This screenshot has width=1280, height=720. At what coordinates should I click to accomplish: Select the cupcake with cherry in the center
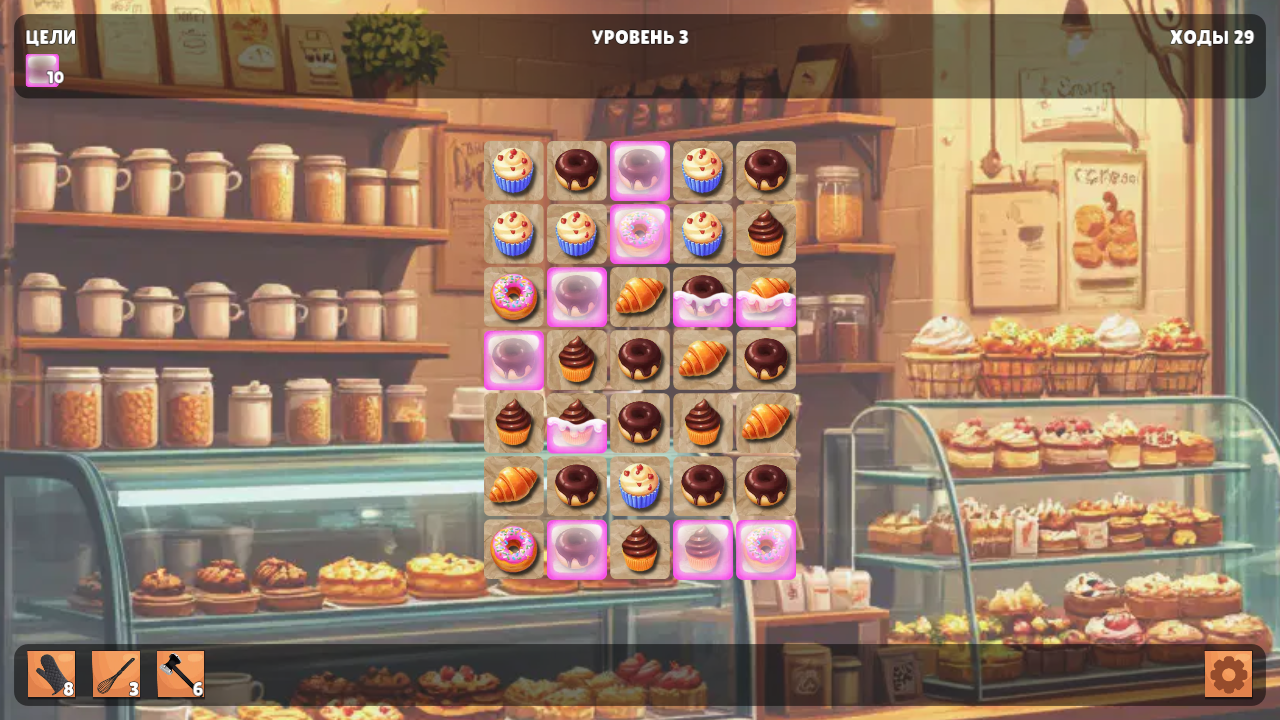pyautogui.click(x=640, y=486)
